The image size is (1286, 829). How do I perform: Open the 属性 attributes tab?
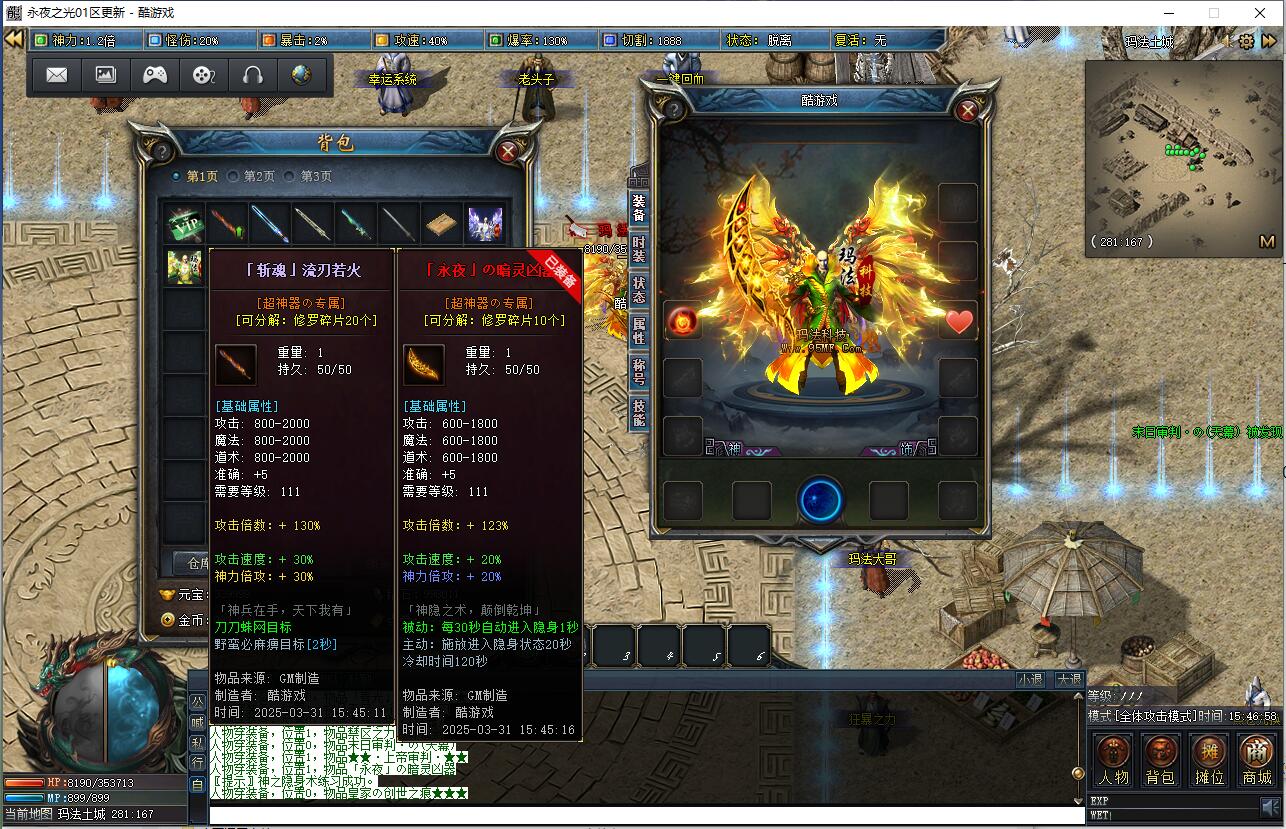(638, 330)
